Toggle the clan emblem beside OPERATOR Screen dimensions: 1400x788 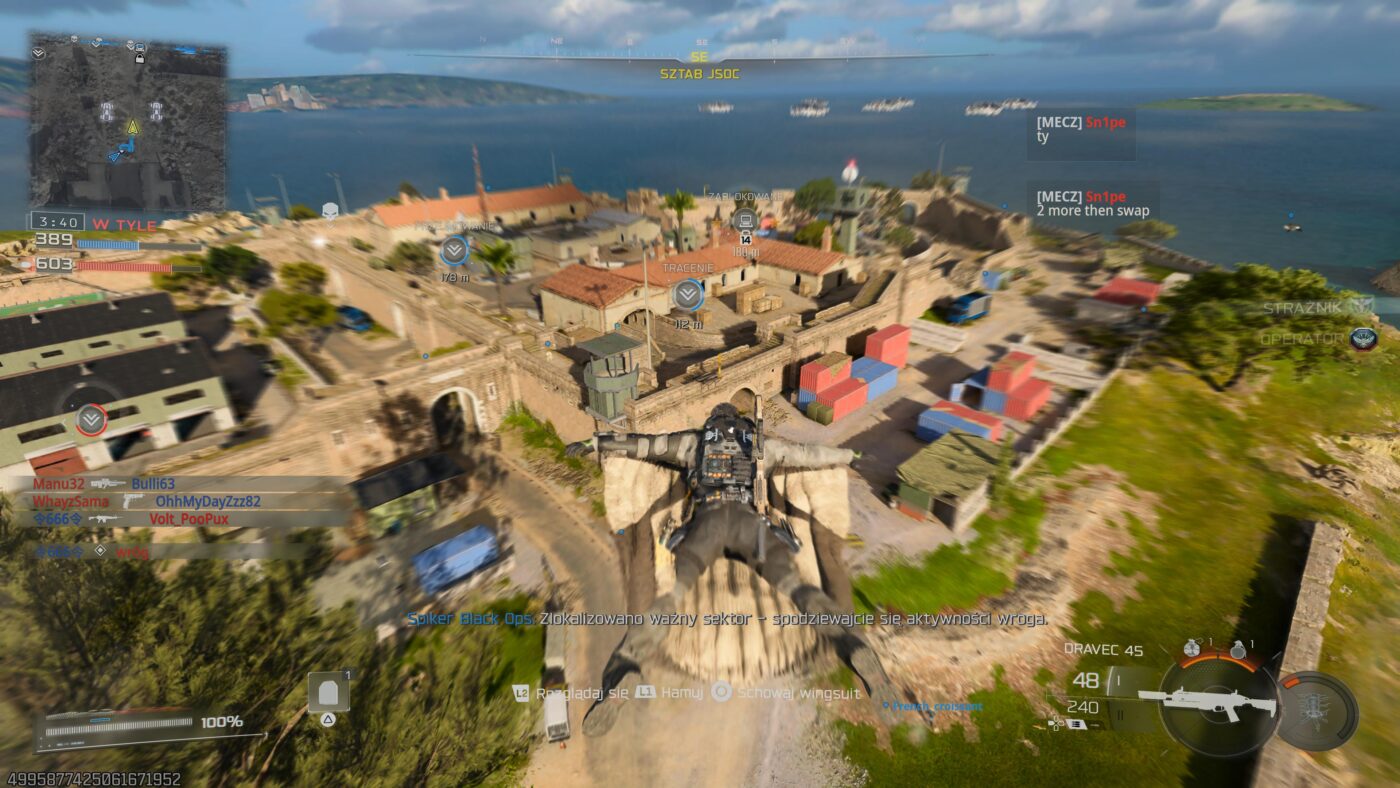click(1362, 340)
